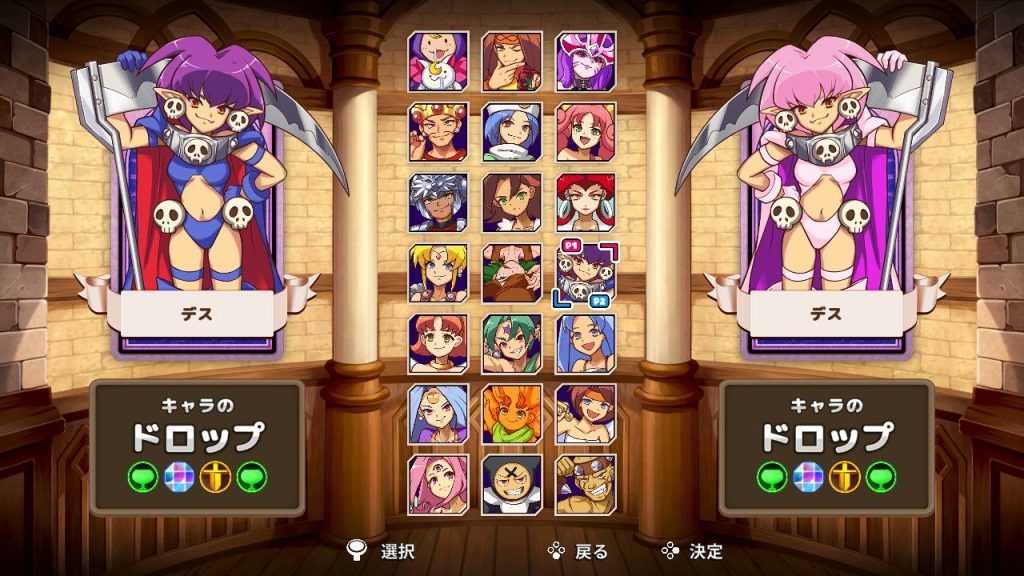The width and height of the screenshot is (1024, 576).
Task: Select the smirking character with red jeweled crown
Action: (x=438, y=132)
